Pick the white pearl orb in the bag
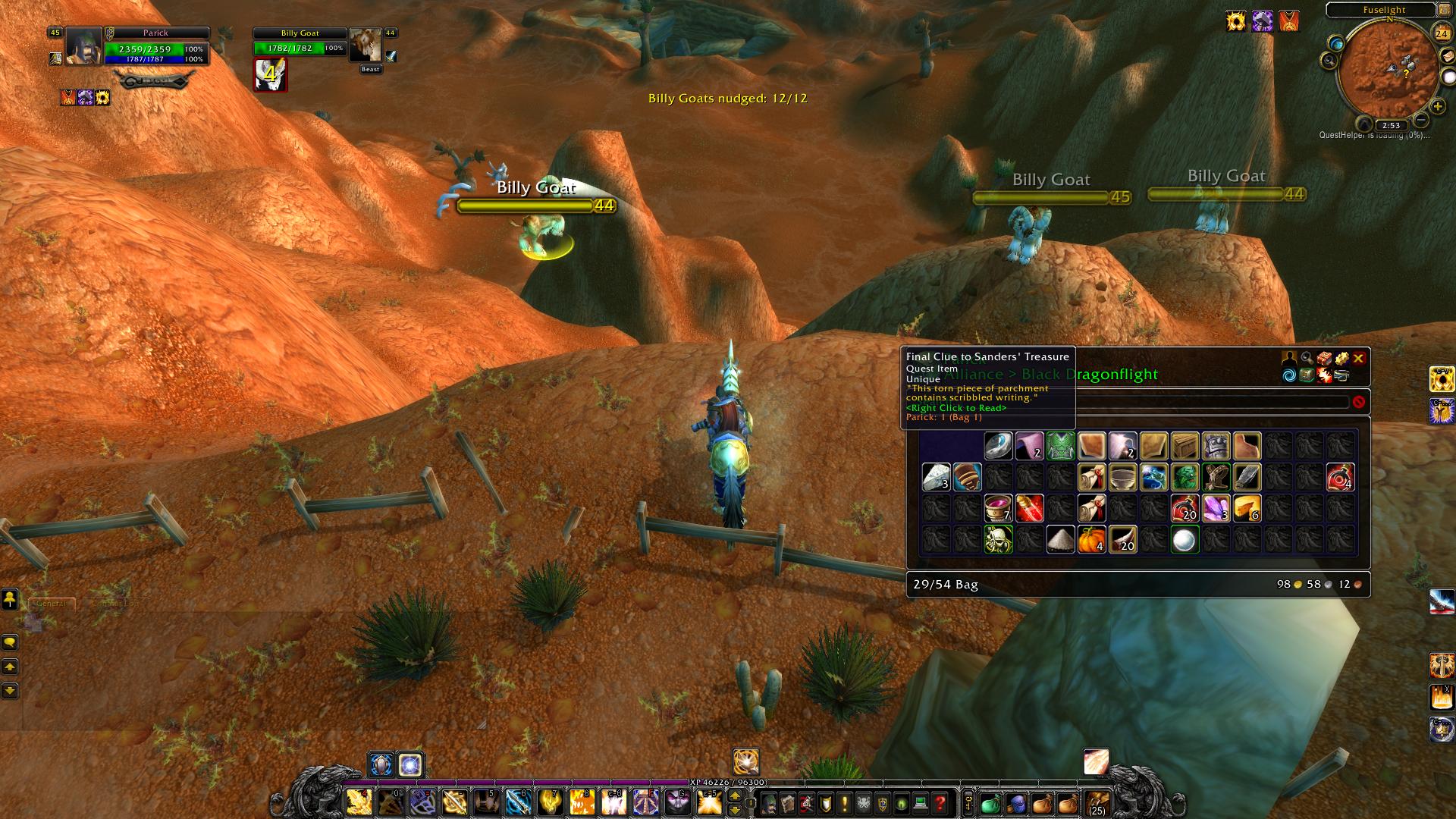1456x819 pixels. (1185, 540)
